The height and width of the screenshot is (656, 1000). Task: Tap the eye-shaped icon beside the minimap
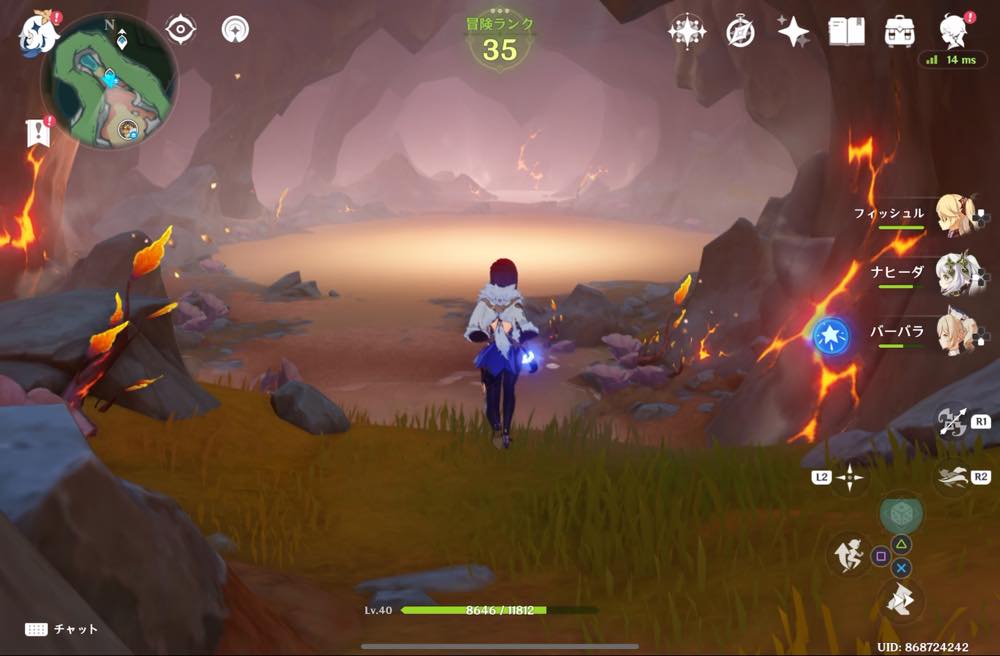point(180,30)
